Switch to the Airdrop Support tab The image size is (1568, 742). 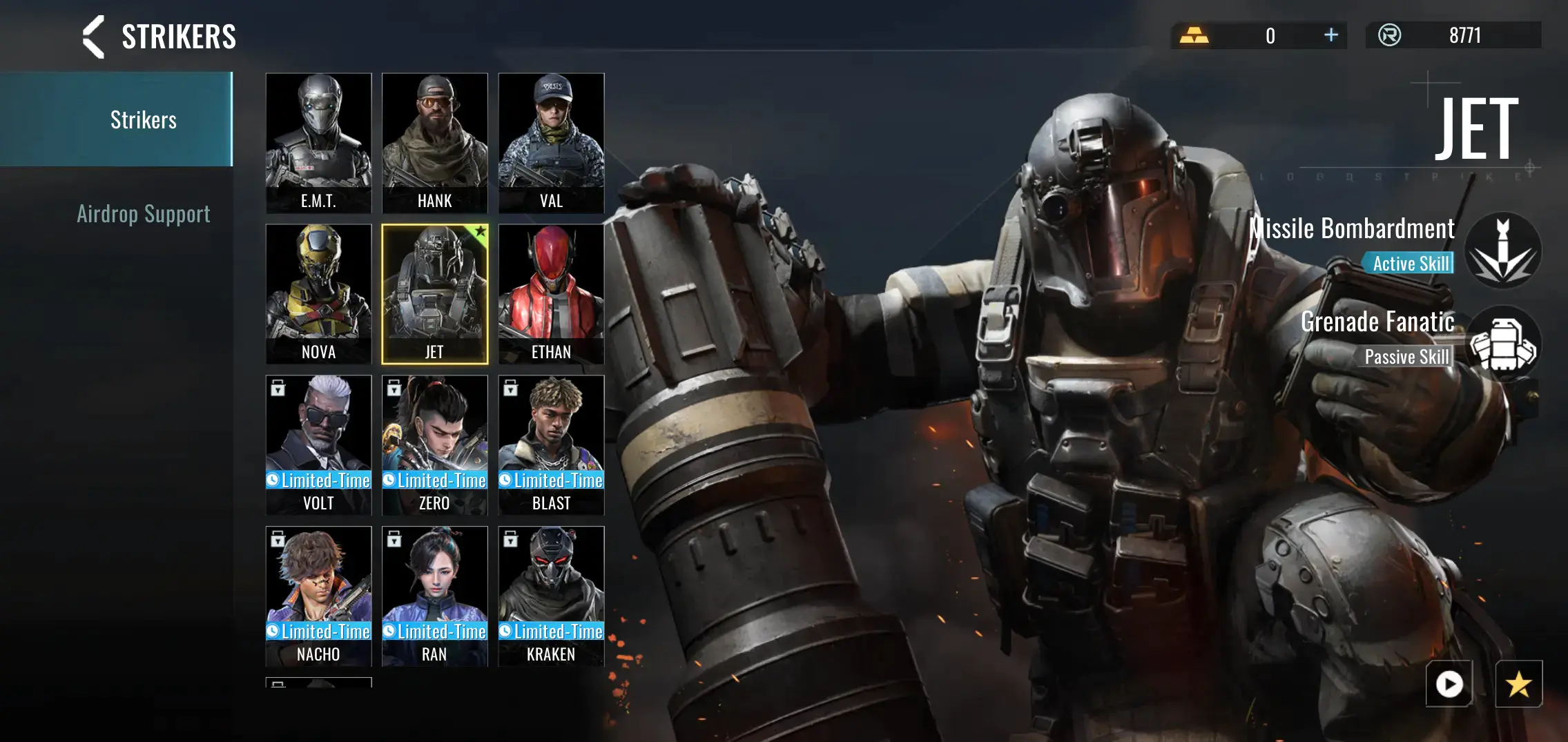pos(143,214)
